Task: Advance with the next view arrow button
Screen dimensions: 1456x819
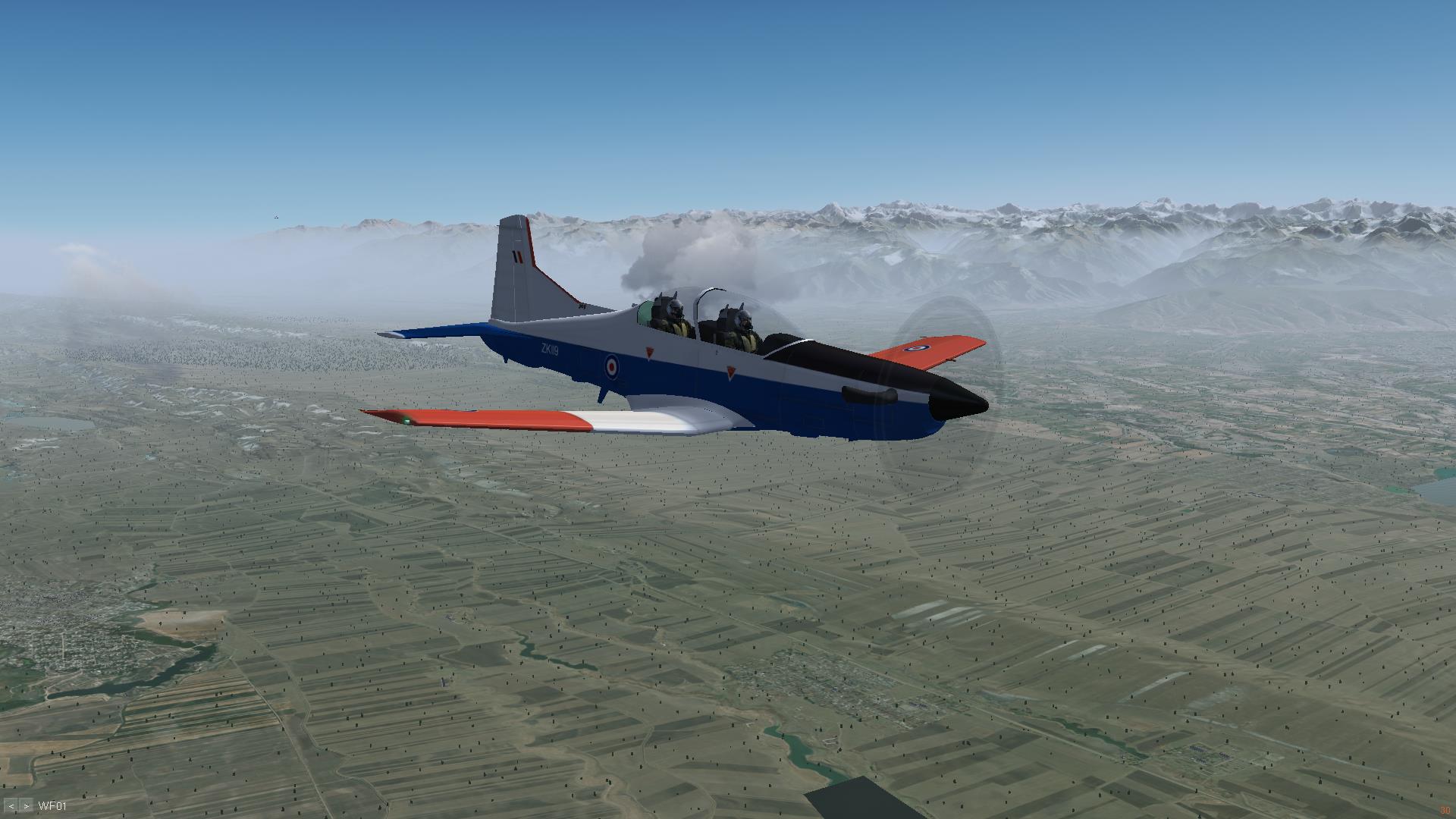Action: click(x=27, y=806)
